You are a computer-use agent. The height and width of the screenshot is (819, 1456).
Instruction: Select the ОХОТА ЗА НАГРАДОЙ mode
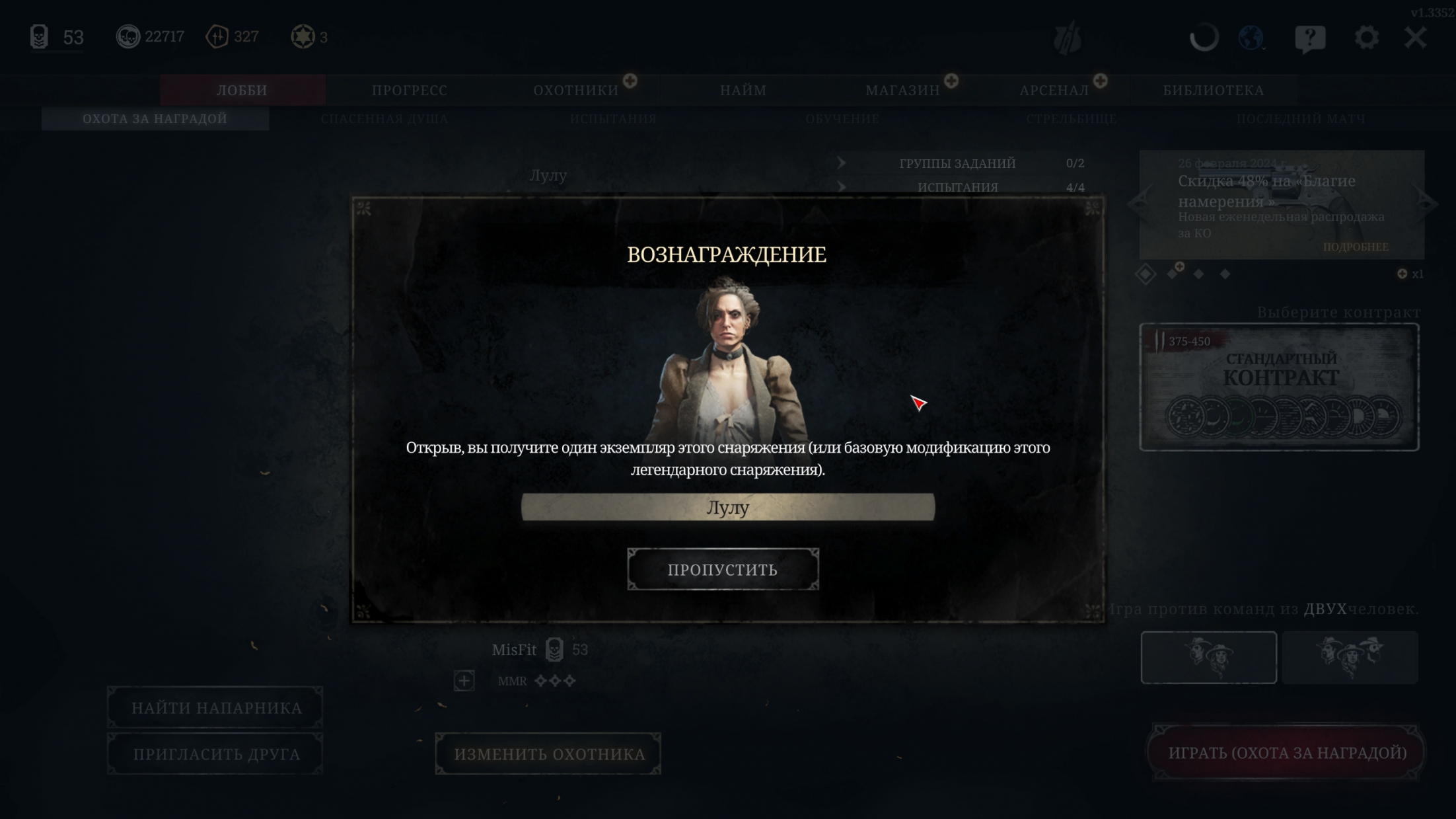pyautogui.click(x=155, y=119)
